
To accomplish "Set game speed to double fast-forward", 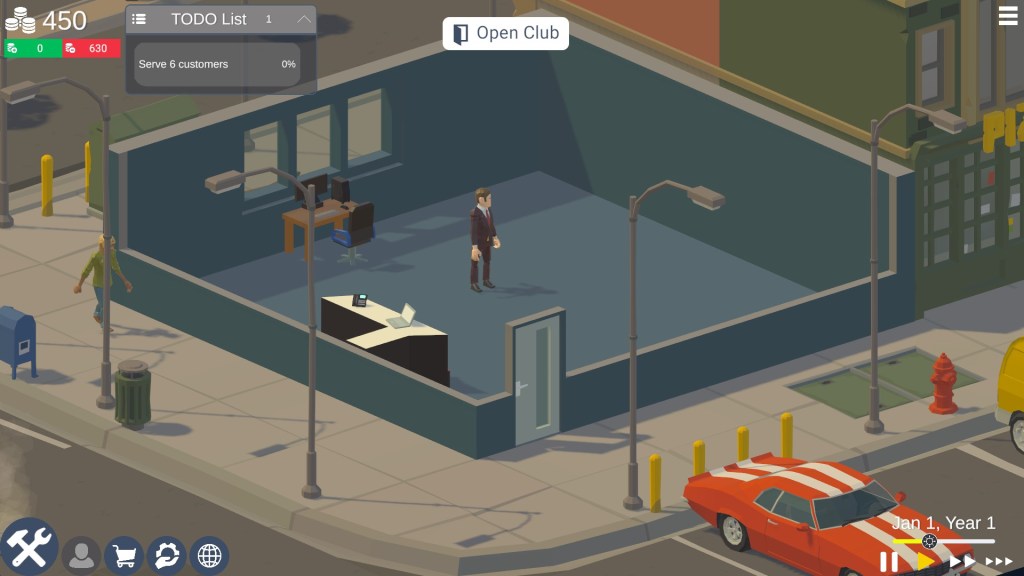I will click(x=962, y=562).
